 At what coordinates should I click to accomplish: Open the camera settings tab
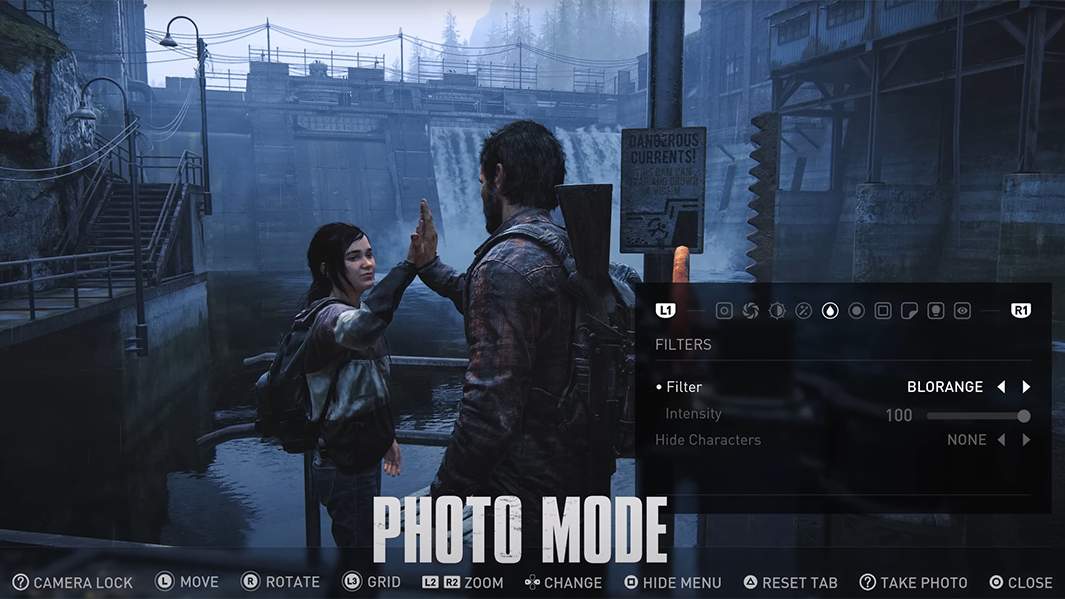[724, 311]
